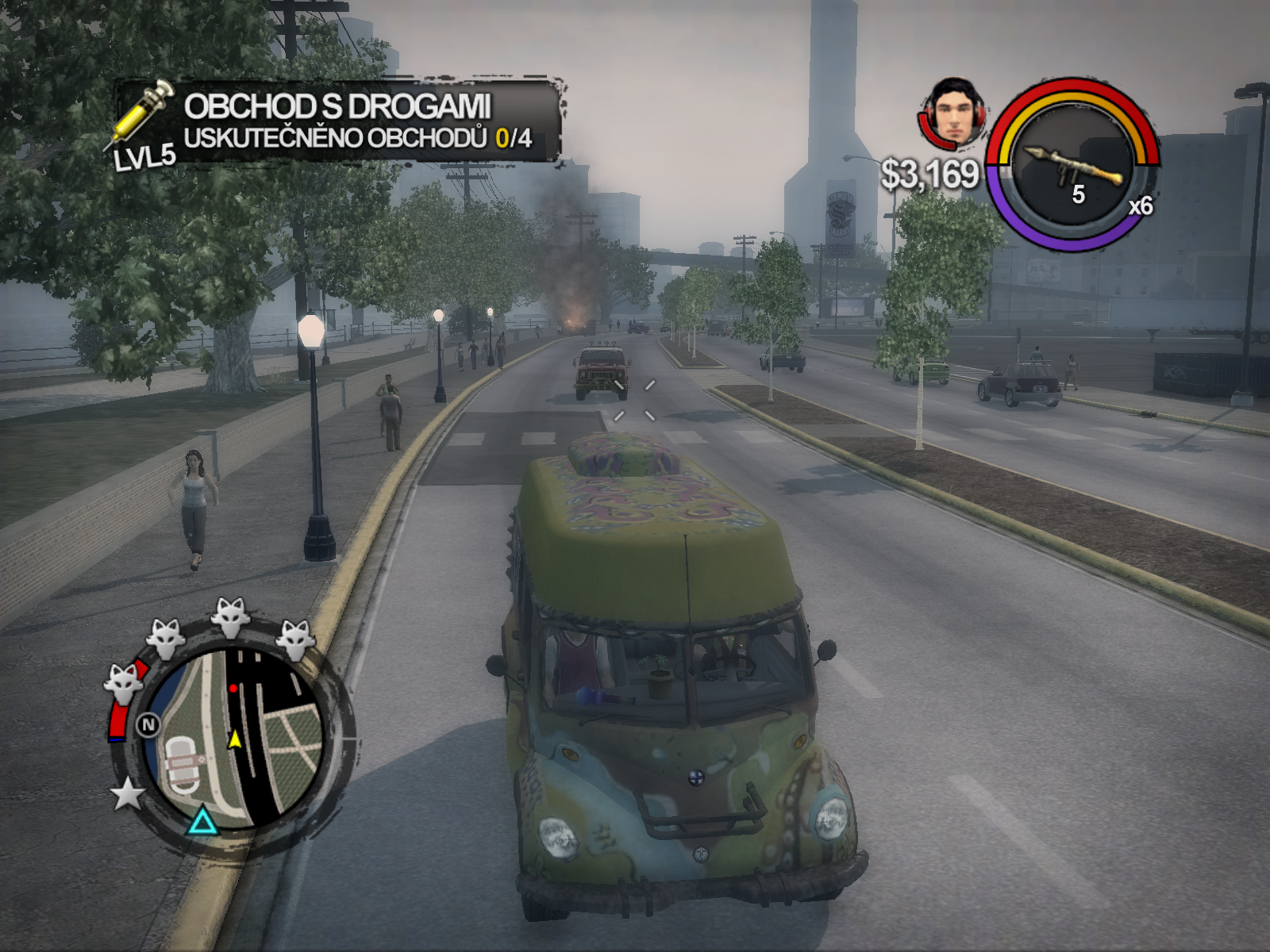Image resolution: width=1270 pixels, height=952 pixels.
Task: Click the red dot marker on minimap
Action: pyautogui.click(x=233, y=689)
